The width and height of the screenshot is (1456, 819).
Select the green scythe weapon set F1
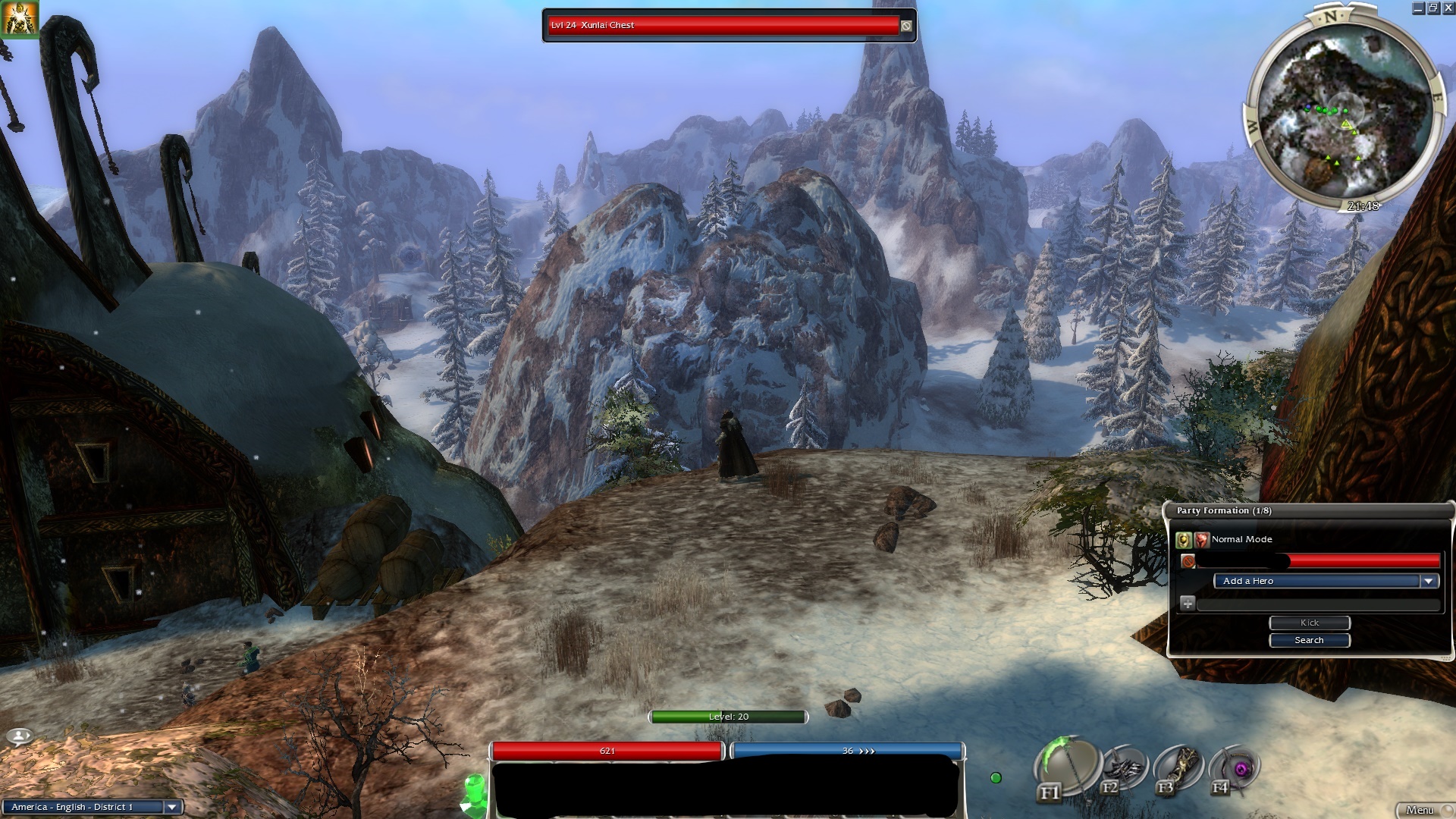coord(1065,766)
